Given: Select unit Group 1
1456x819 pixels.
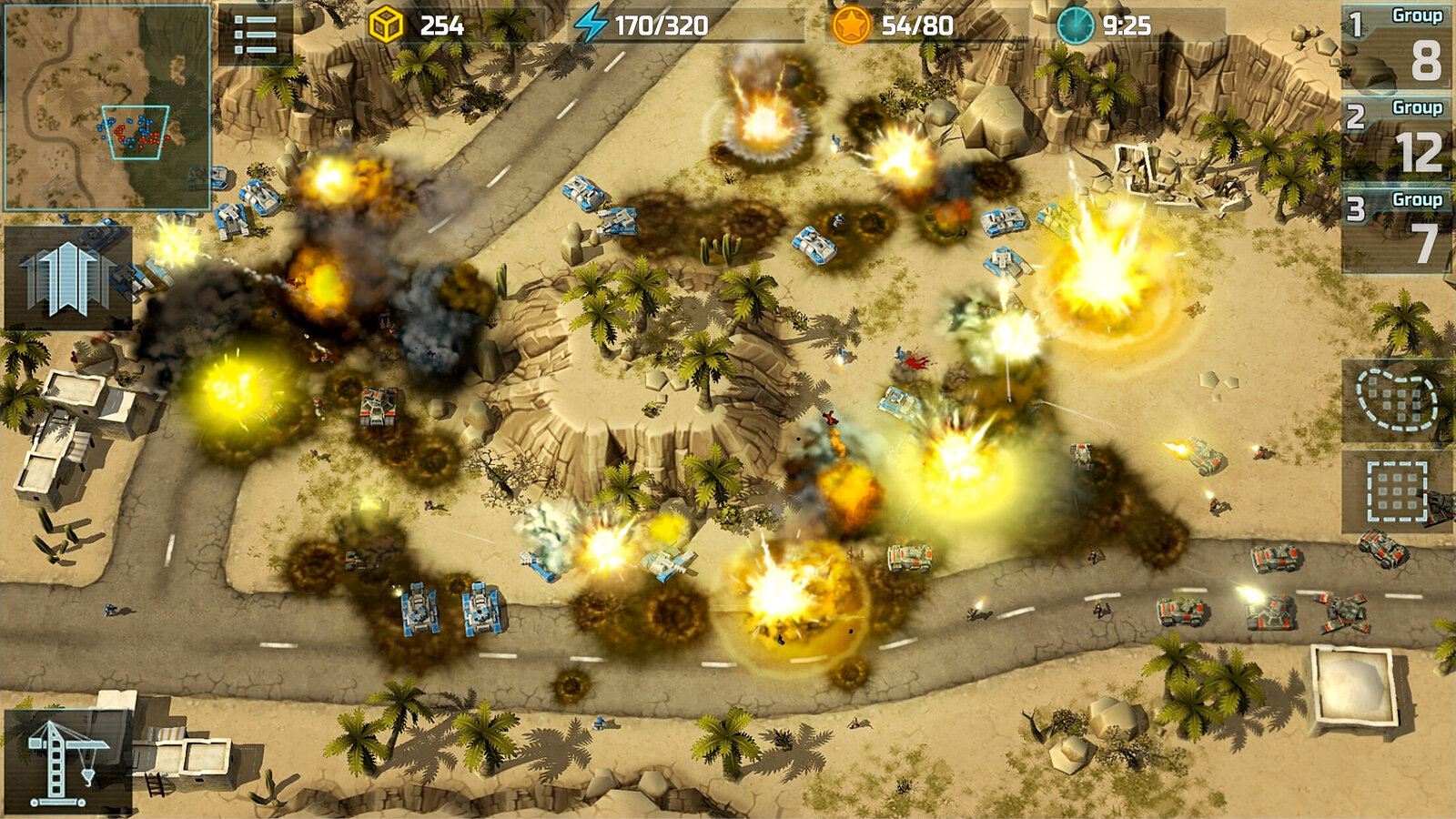Looking at the screenshot, I should coord(1398,46).
